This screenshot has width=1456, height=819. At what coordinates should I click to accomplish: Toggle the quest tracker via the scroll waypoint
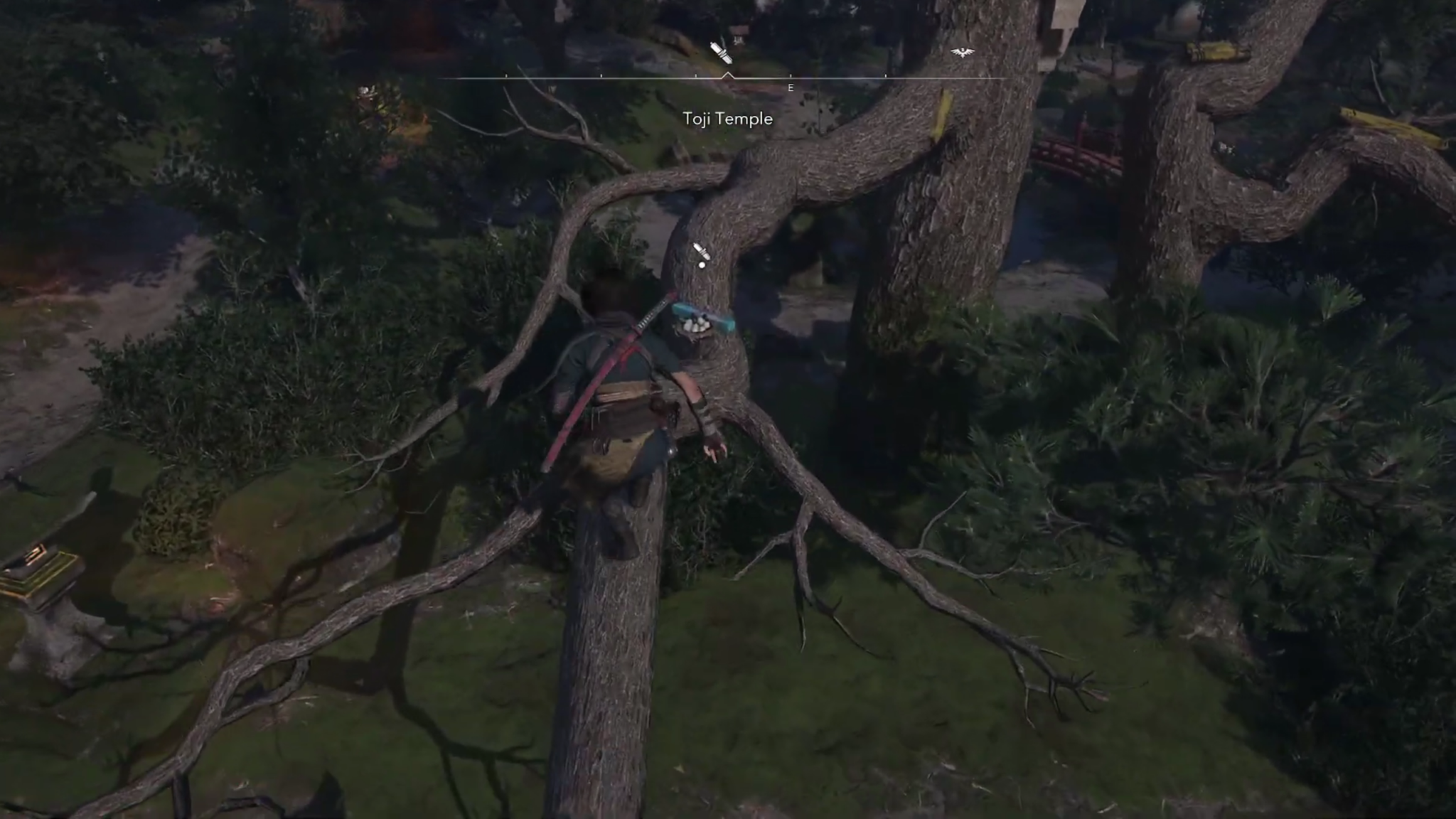click(720, 53)
